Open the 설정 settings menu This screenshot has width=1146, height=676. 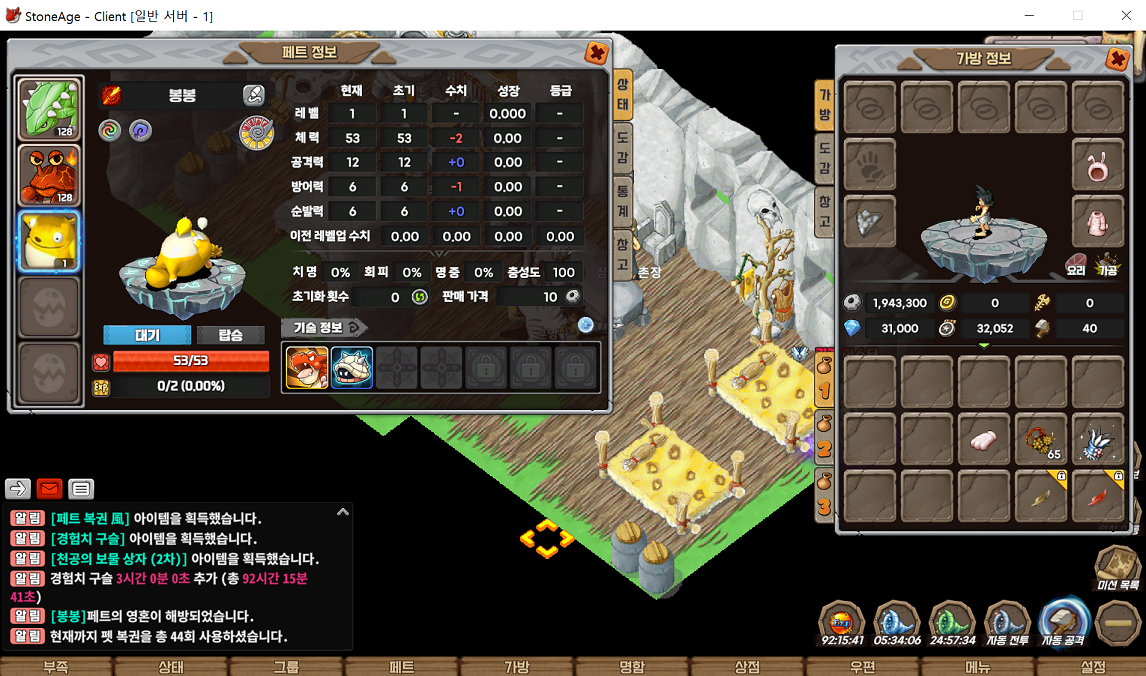click(1093, 667)
